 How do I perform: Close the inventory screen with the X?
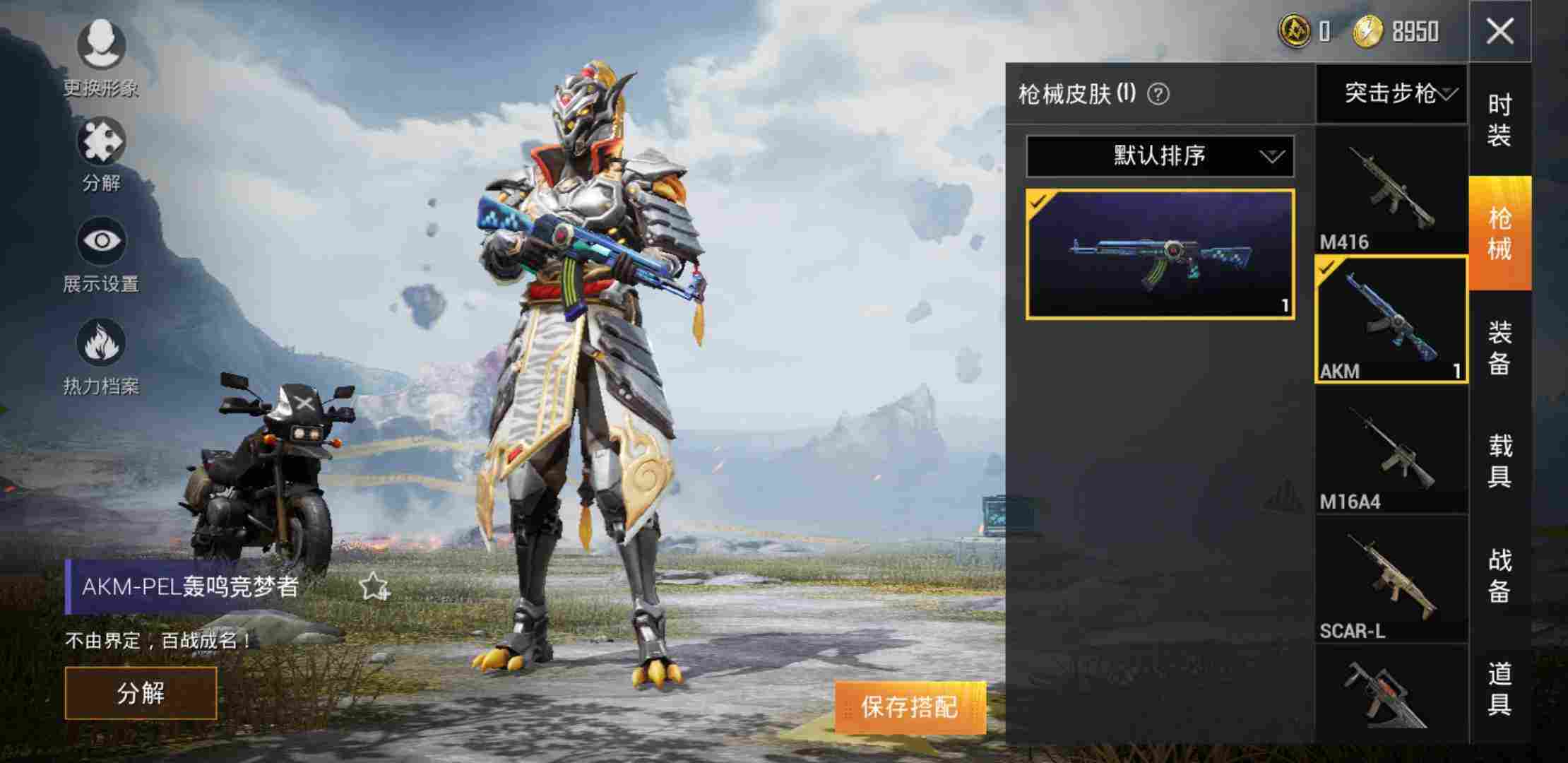1499,32
